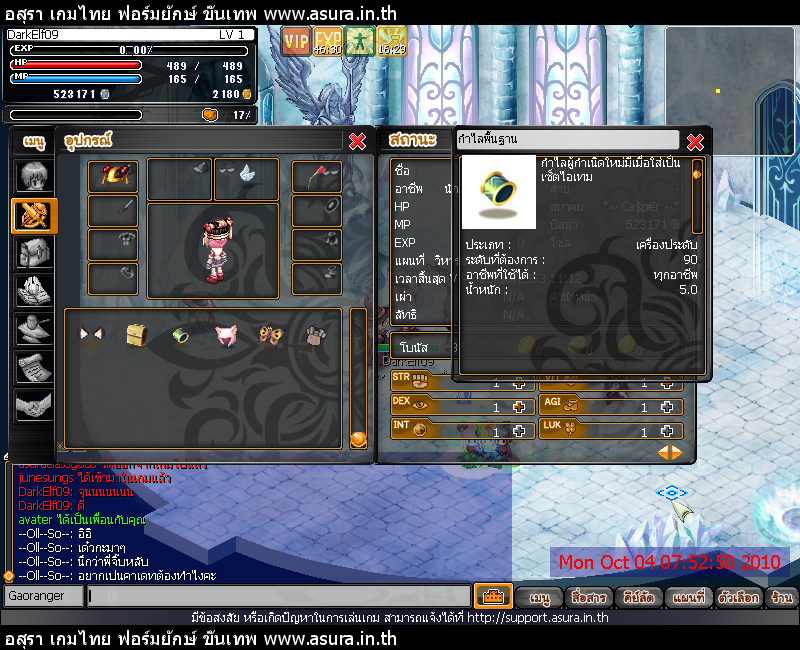Select the cat ears item
This screenshot has height=650, width=800.
click(91, 335)
